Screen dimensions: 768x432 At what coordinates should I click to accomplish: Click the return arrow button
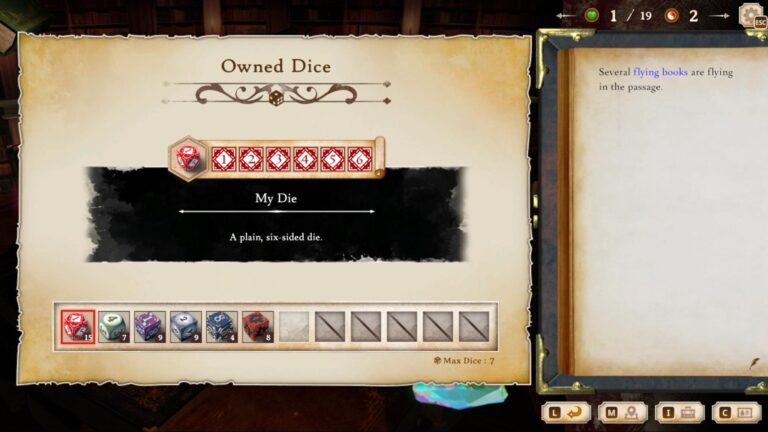tap(565, 412)
